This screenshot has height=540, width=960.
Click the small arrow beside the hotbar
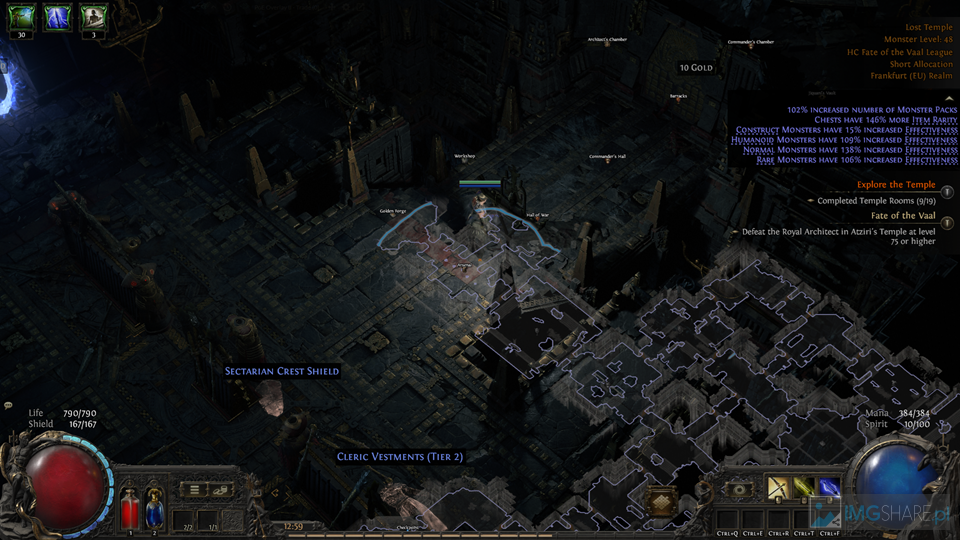click(x=274, y=492)
